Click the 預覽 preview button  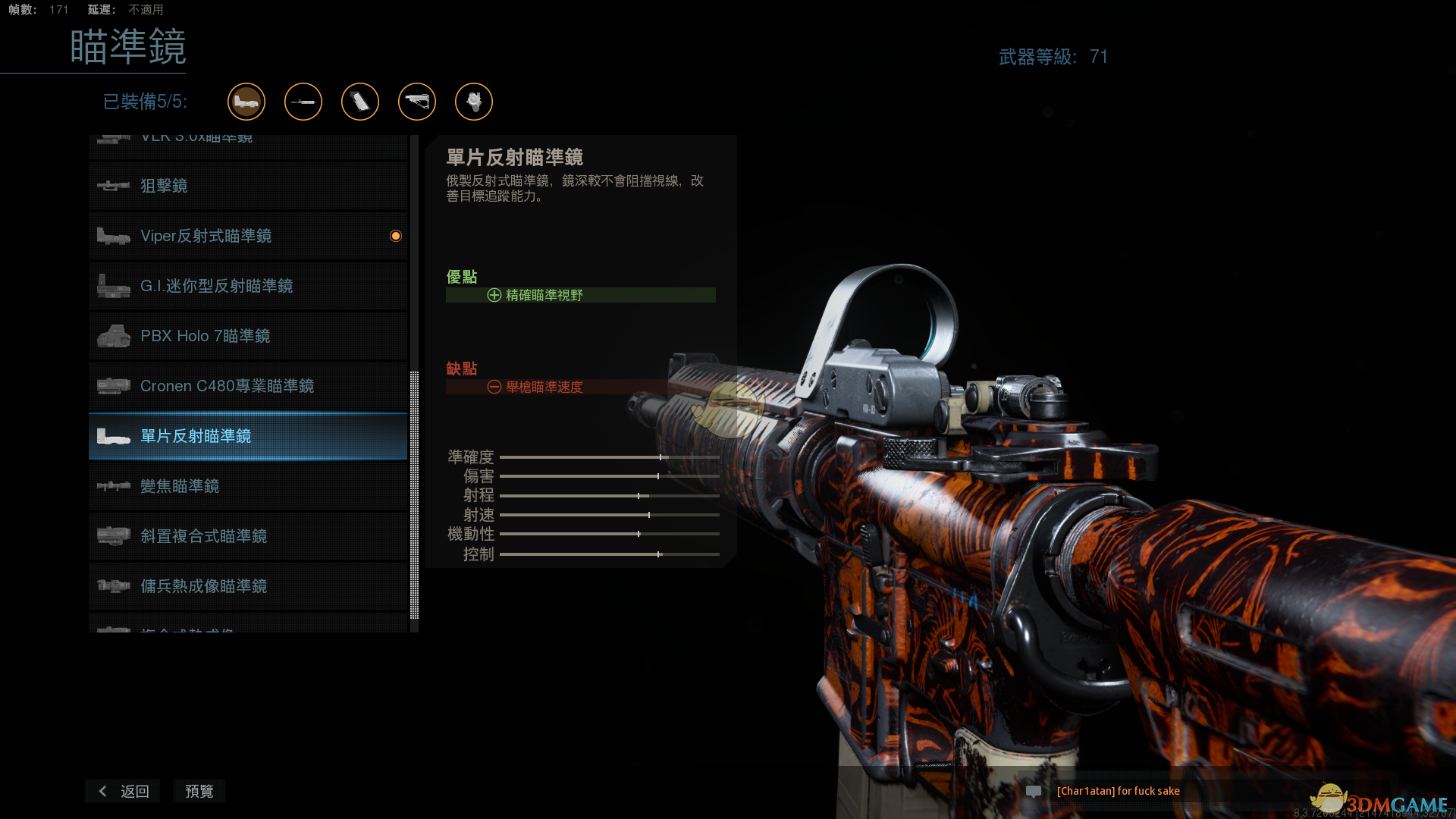pos(199,791)
